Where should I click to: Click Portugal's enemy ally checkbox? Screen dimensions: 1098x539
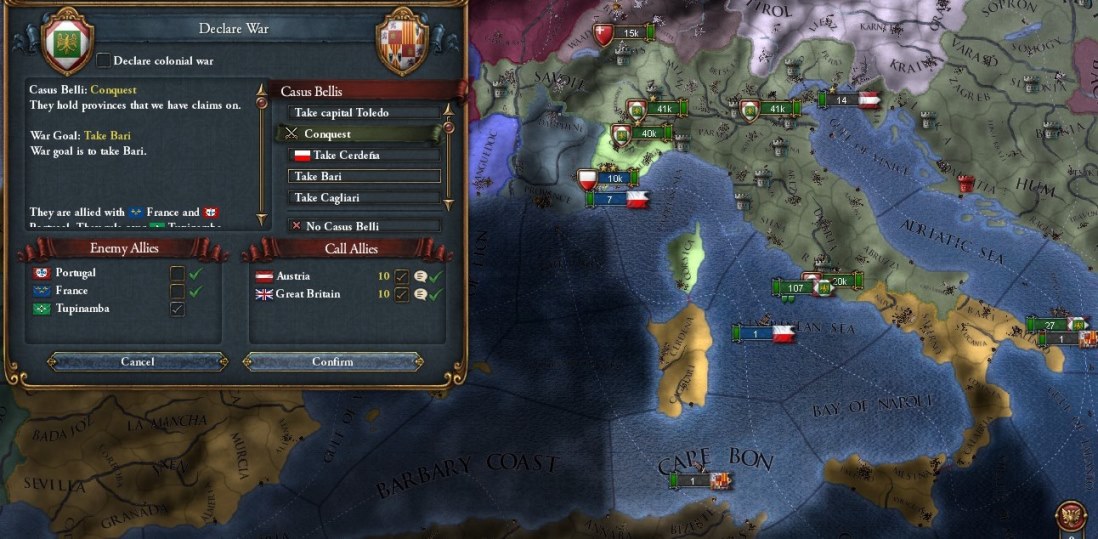click(177, 273)
